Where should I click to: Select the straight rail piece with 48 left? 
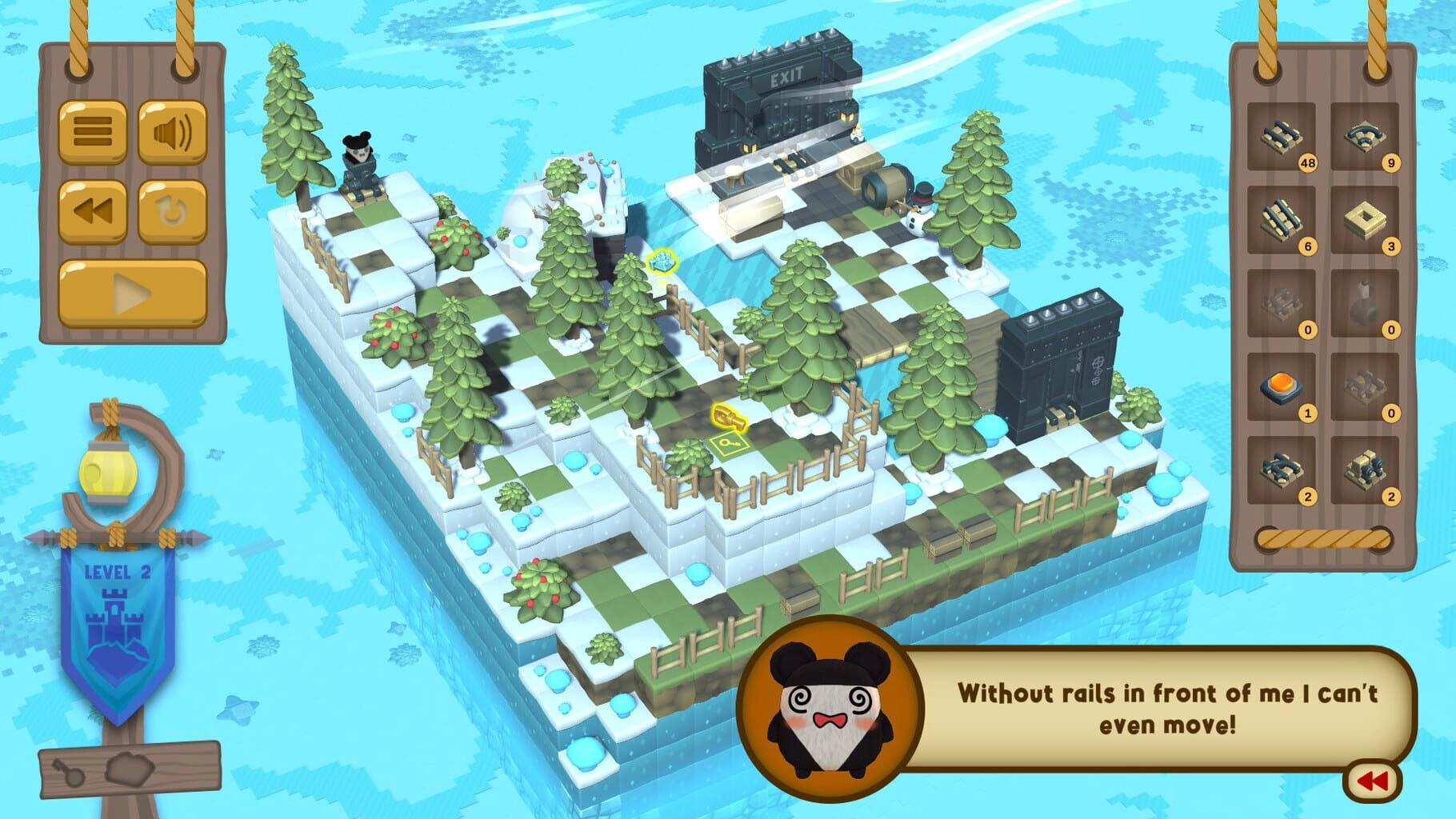pos(1281,137)
